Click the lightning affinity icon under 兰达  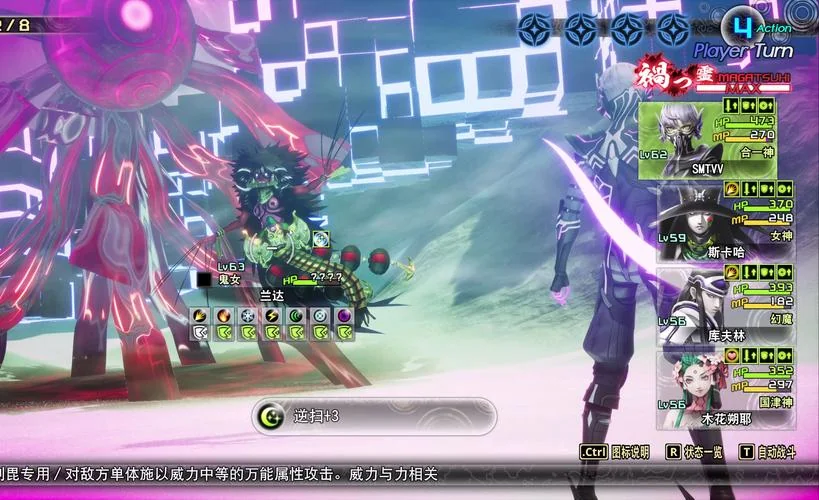pyautogui.click(x=273, y=315)
